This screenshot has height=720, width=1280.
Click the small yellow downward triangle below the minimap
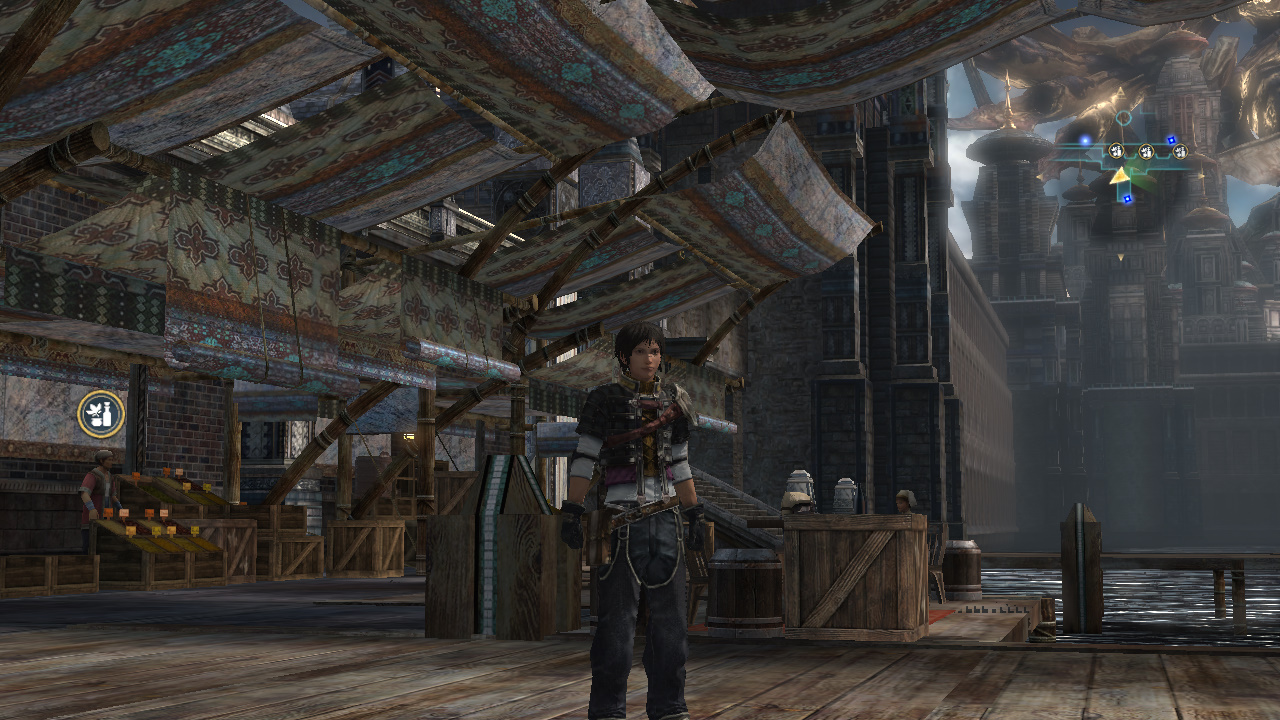tap(1120, 257)
